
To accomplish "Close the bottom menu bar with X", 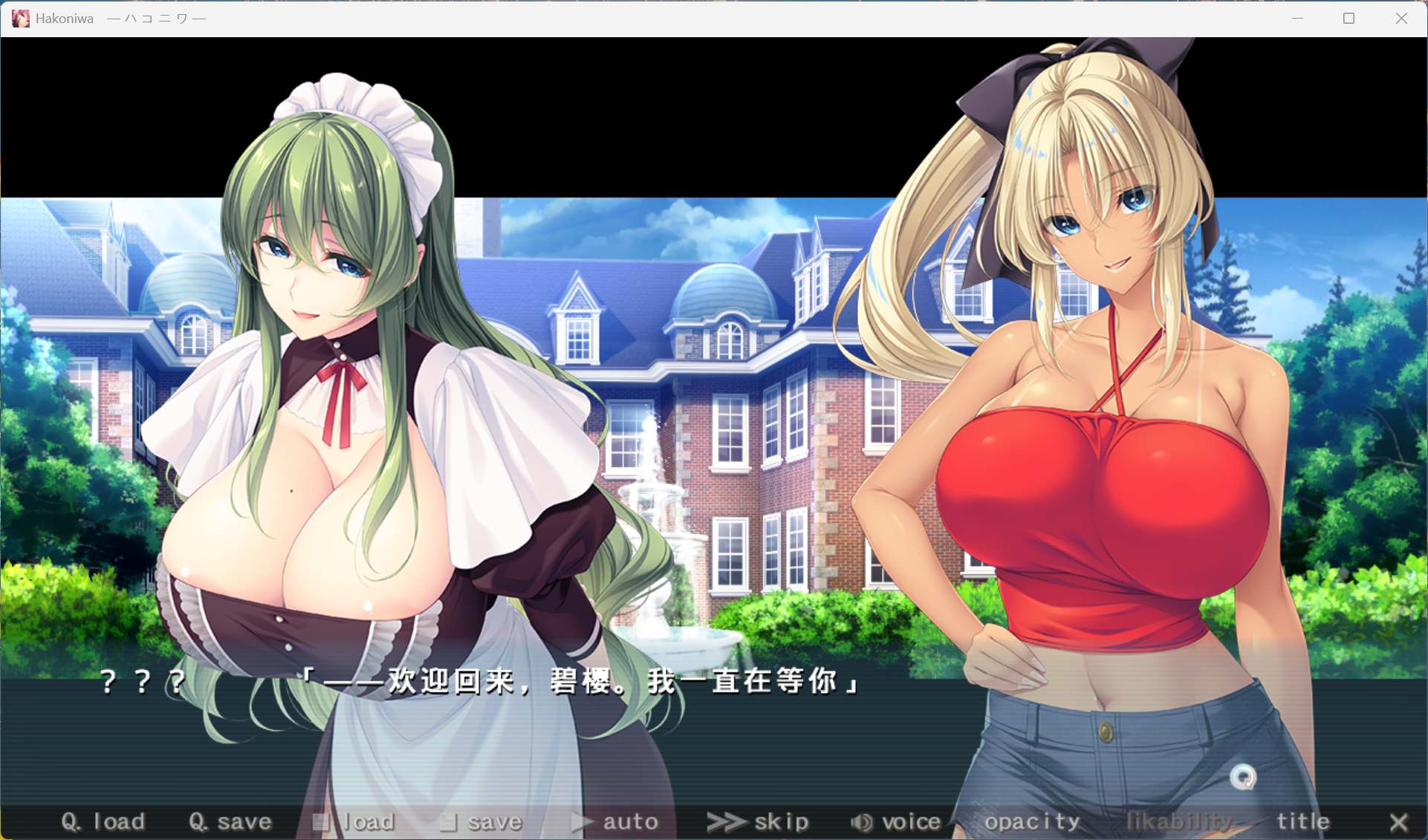I will [1400, 821].
